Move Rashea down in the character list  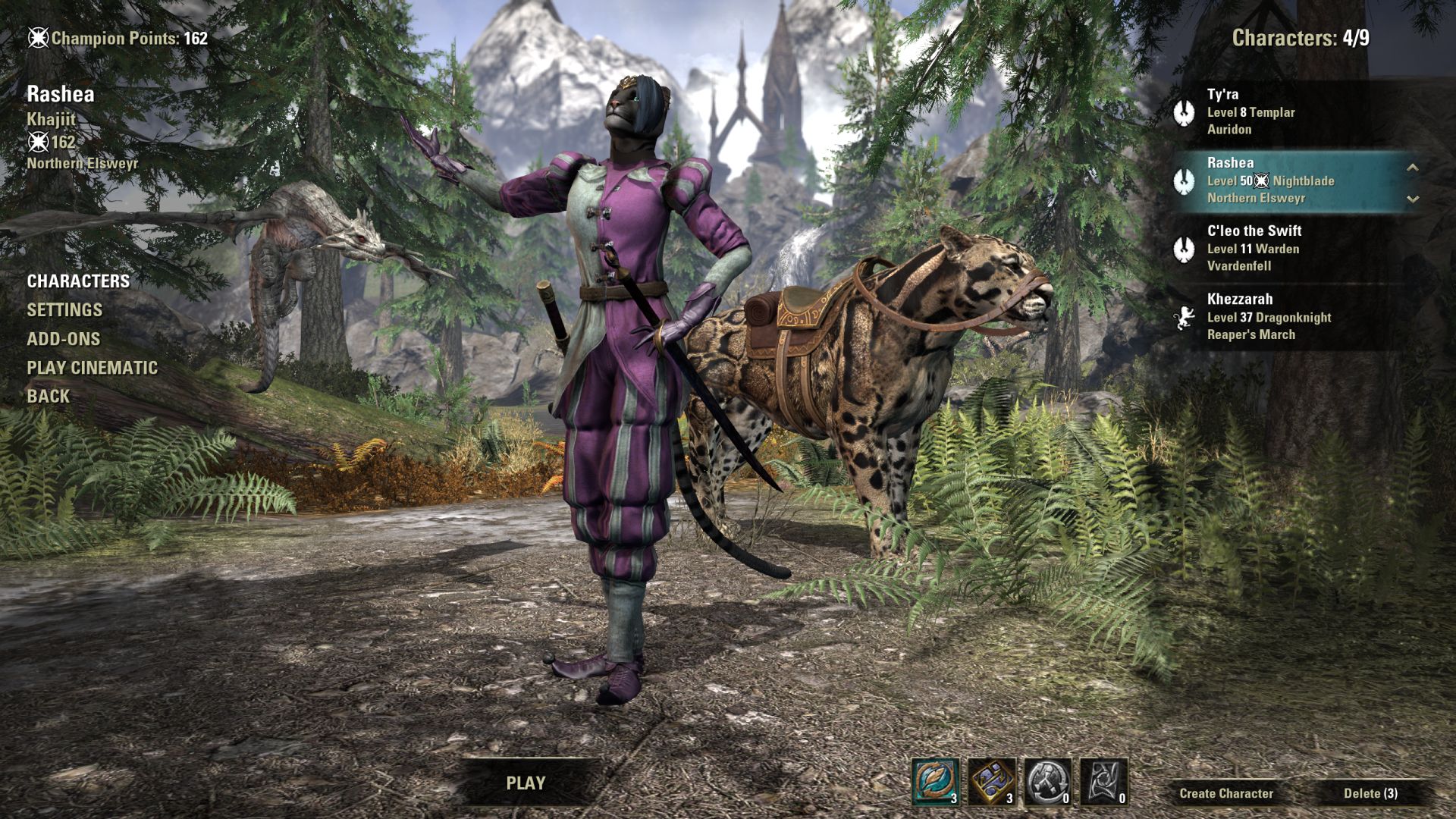pos(1412,199)
